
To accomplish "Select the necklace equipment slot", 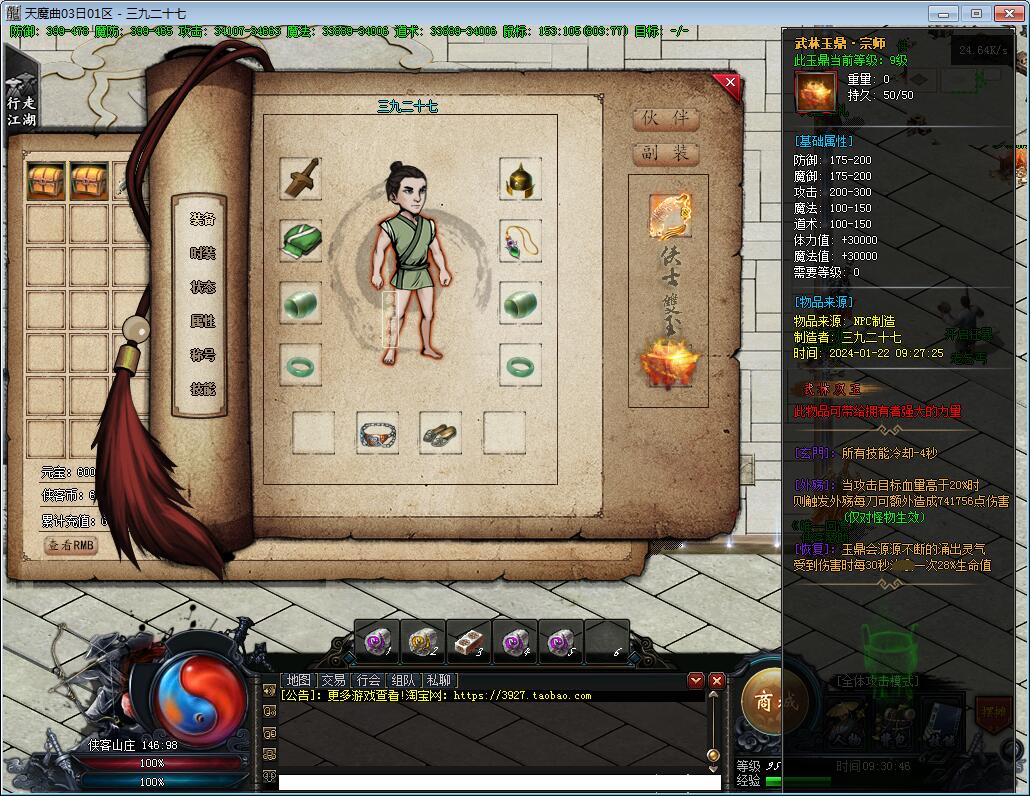I will (x=520, y=241).
